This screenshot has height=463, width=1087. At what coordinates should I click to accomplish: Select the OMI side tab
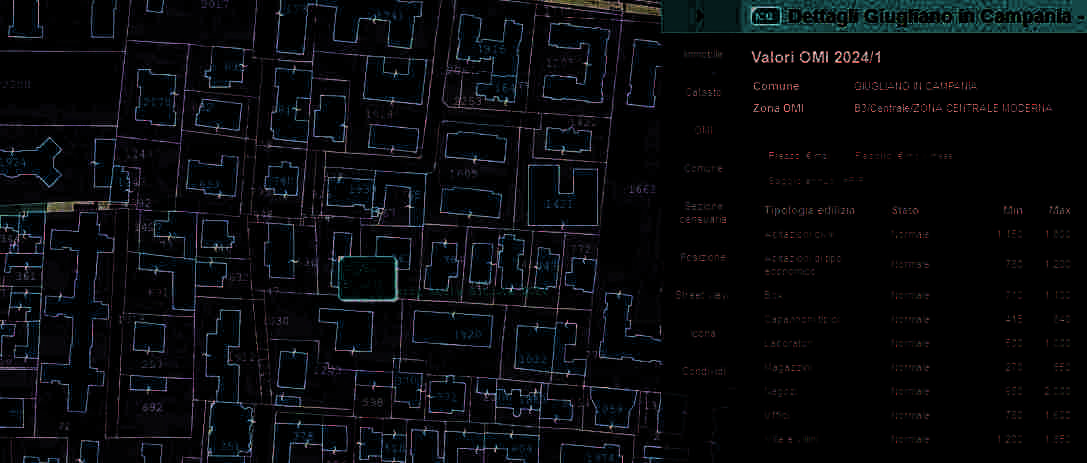(702, 130)
